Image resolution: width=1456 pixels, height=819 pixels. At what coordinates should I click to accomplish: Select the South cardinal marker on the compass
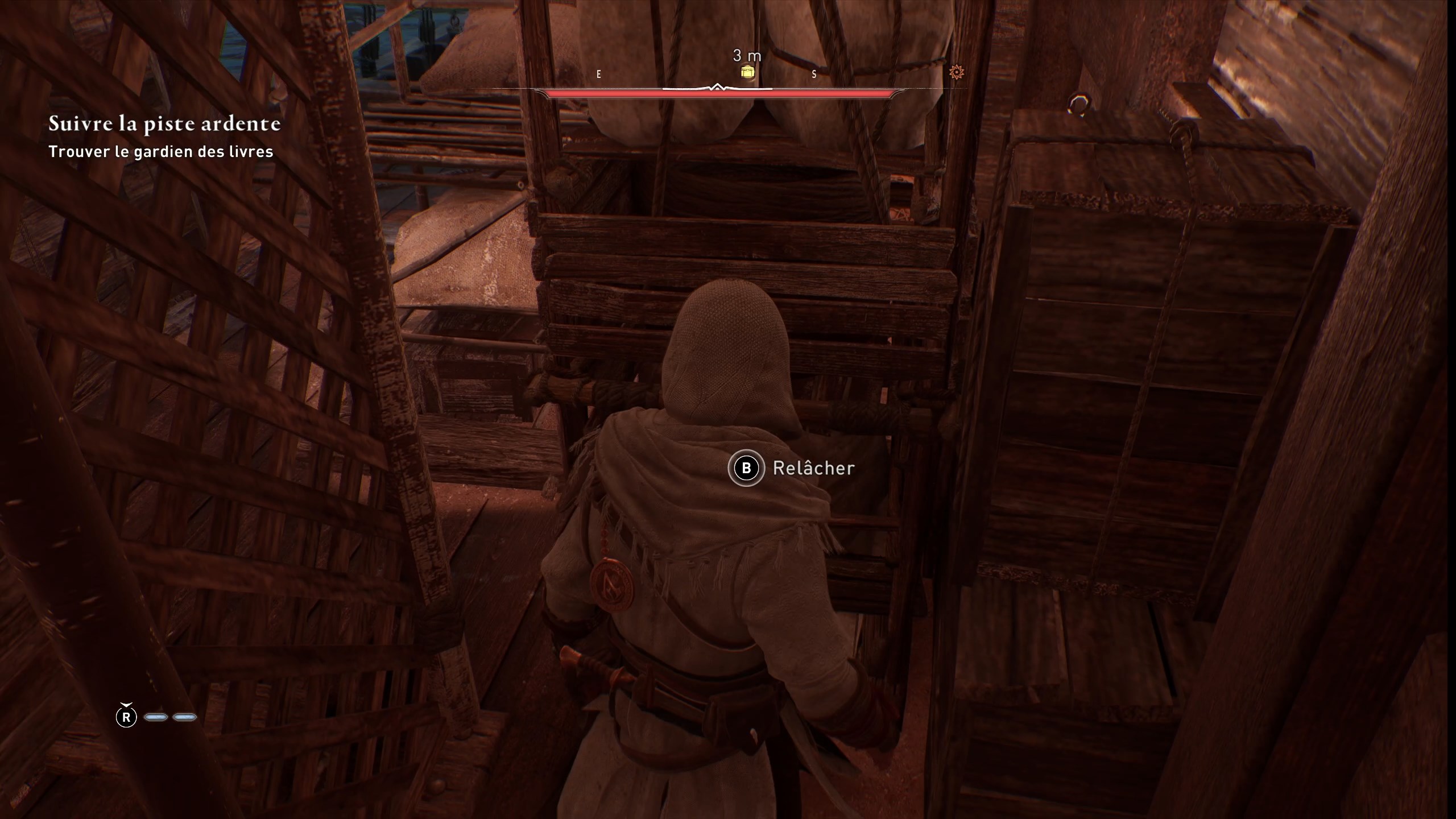[x=815, y=73]
